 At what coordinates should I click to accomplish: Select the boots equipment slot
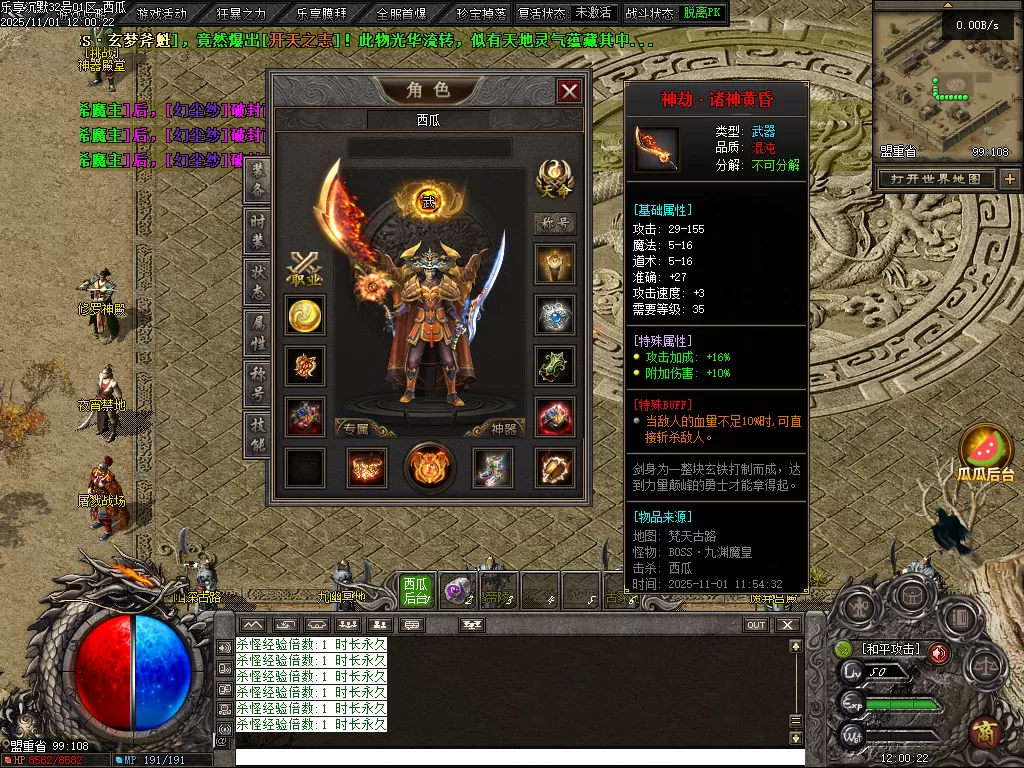tap(492, 467)
